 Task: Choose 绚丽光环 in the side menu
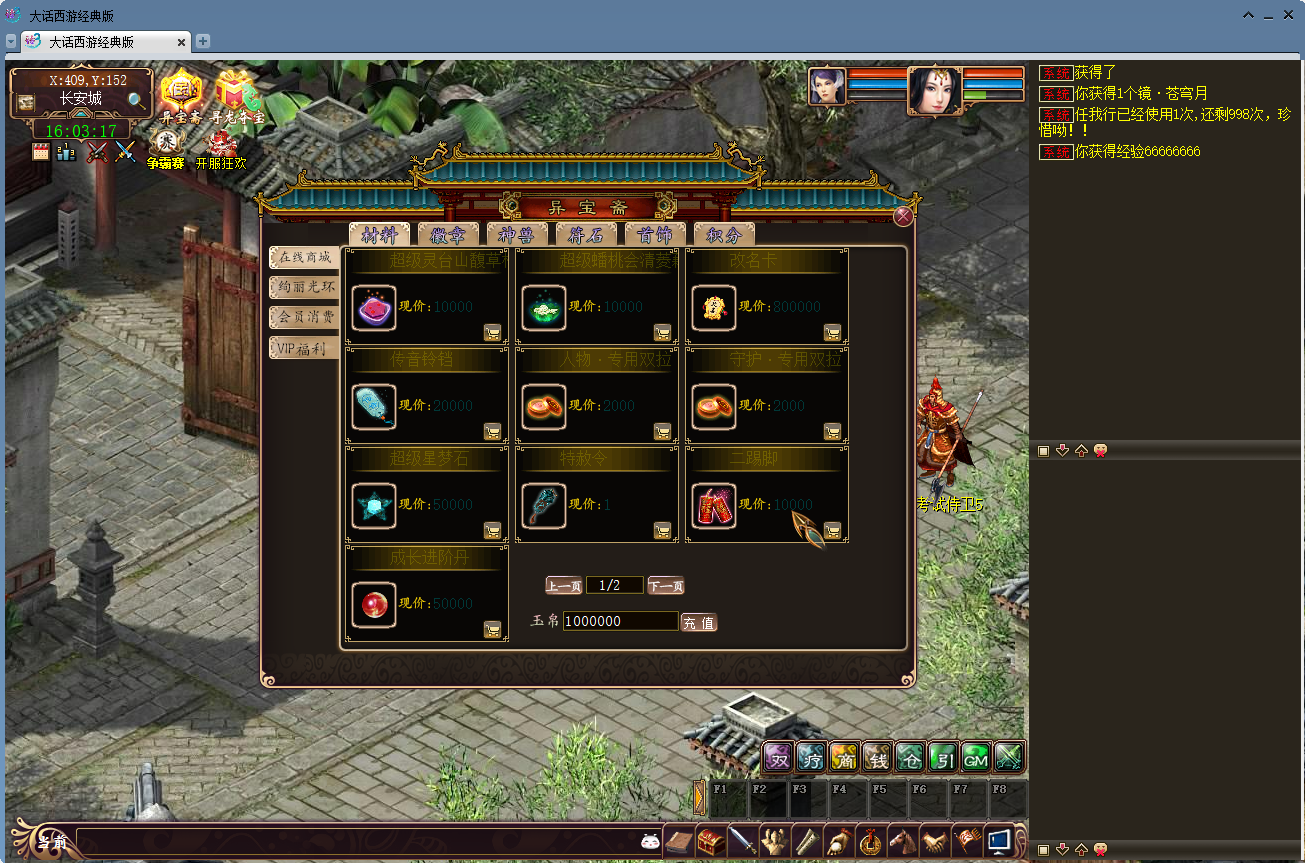[304, 287]
